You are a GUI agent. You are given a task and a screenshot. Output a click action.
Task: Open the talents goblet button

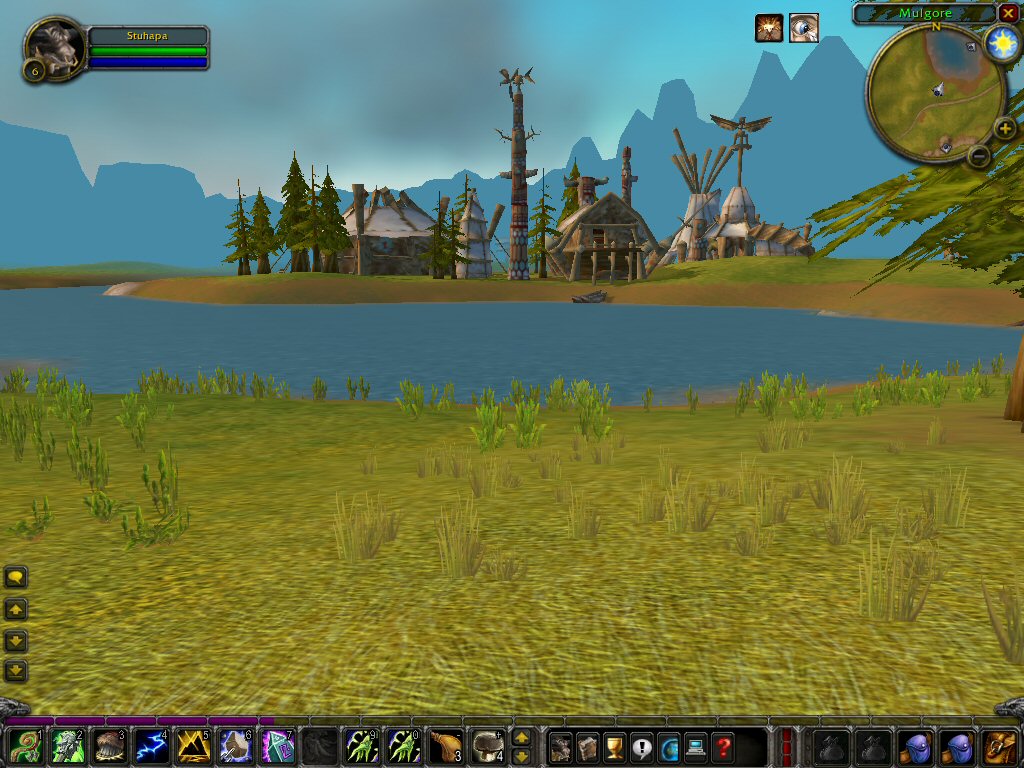point(615,746)
